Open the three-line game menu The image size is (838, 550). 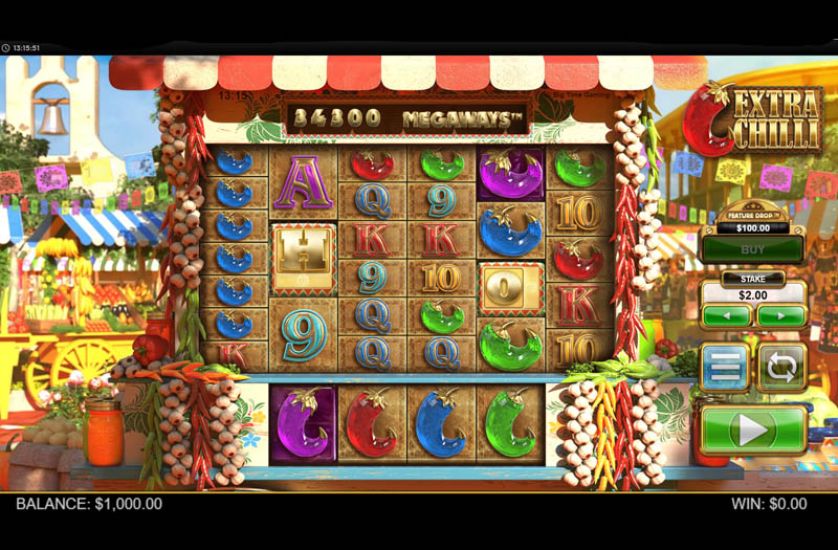click(724, 367)
